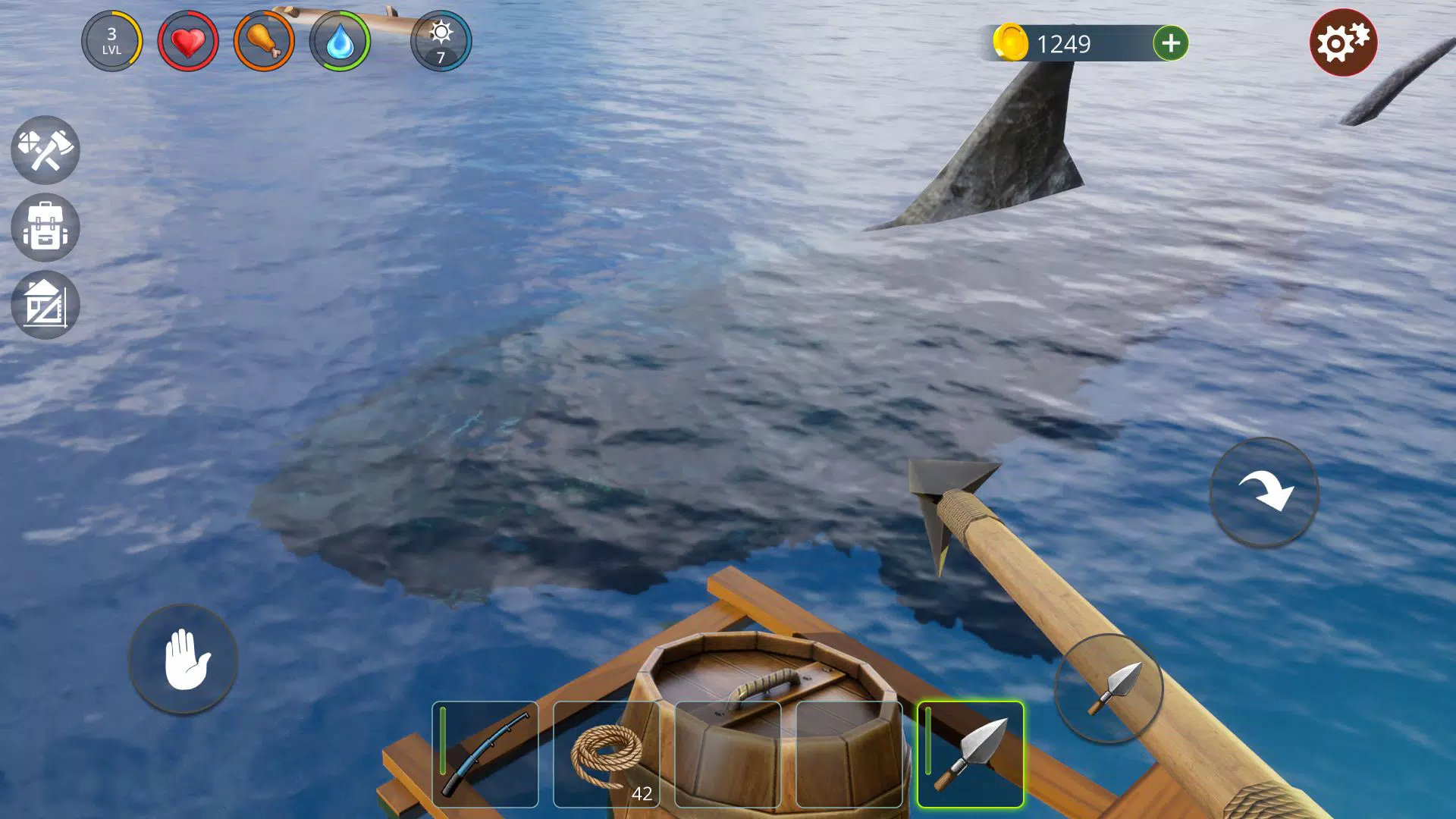View the coin balance display
This screenshot has width=1456, height=819.
(x=1069, y=43)
